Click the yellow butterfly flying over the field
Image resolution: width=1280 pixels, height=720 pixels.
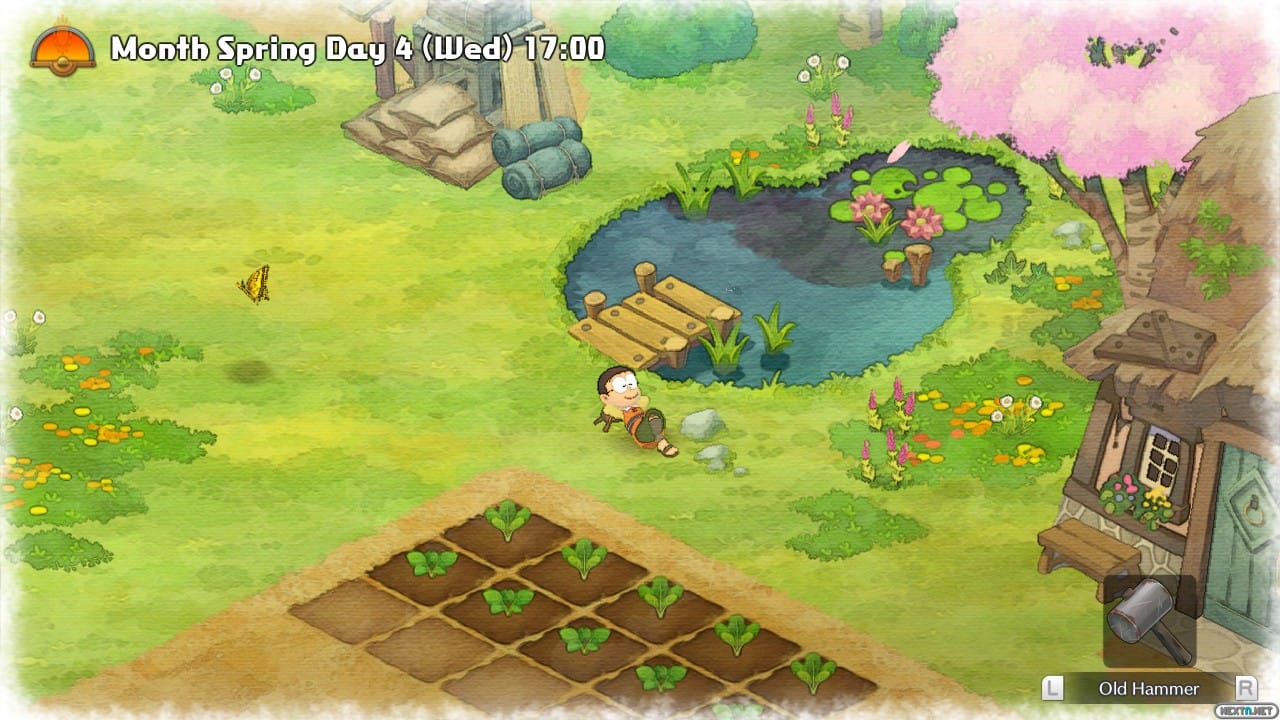point(252,284)
